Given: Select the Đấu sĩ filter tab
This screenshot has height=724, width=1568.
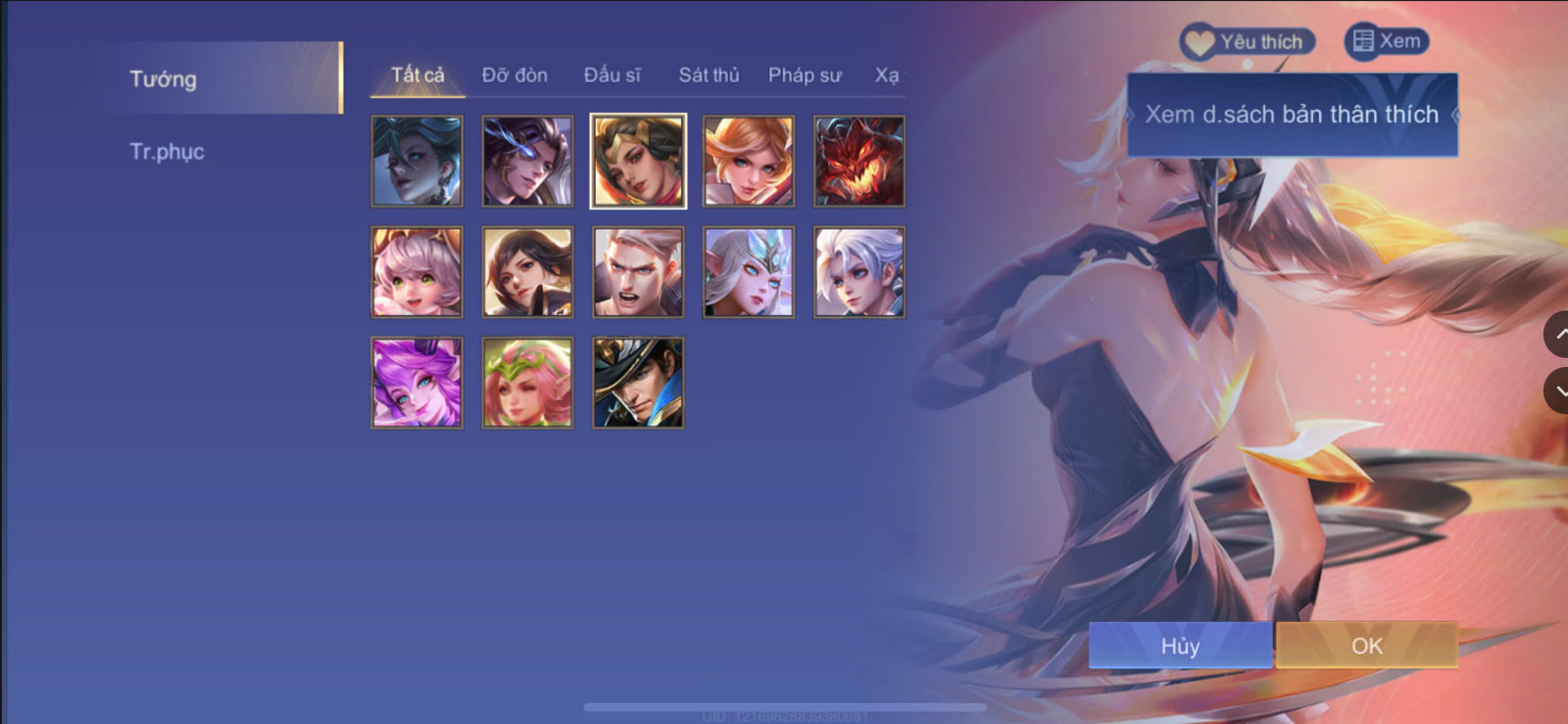Looking at the screenshot, I should 613,76.
